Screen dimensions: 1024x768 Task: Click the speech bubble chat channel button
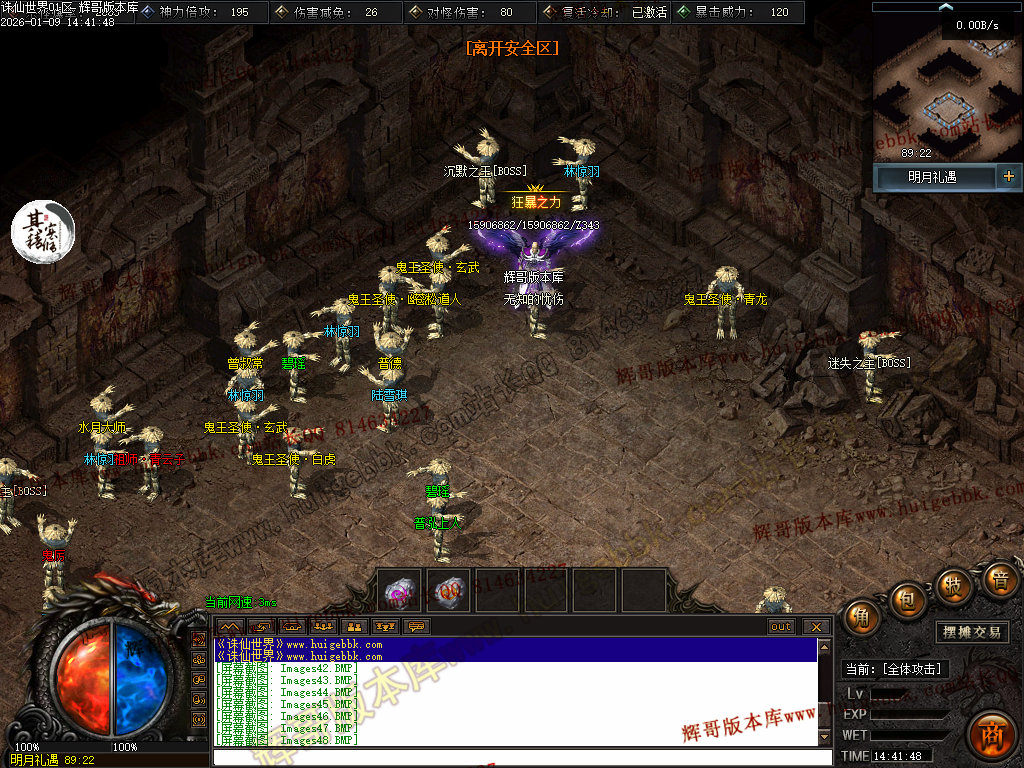click(x=416, y=627)
